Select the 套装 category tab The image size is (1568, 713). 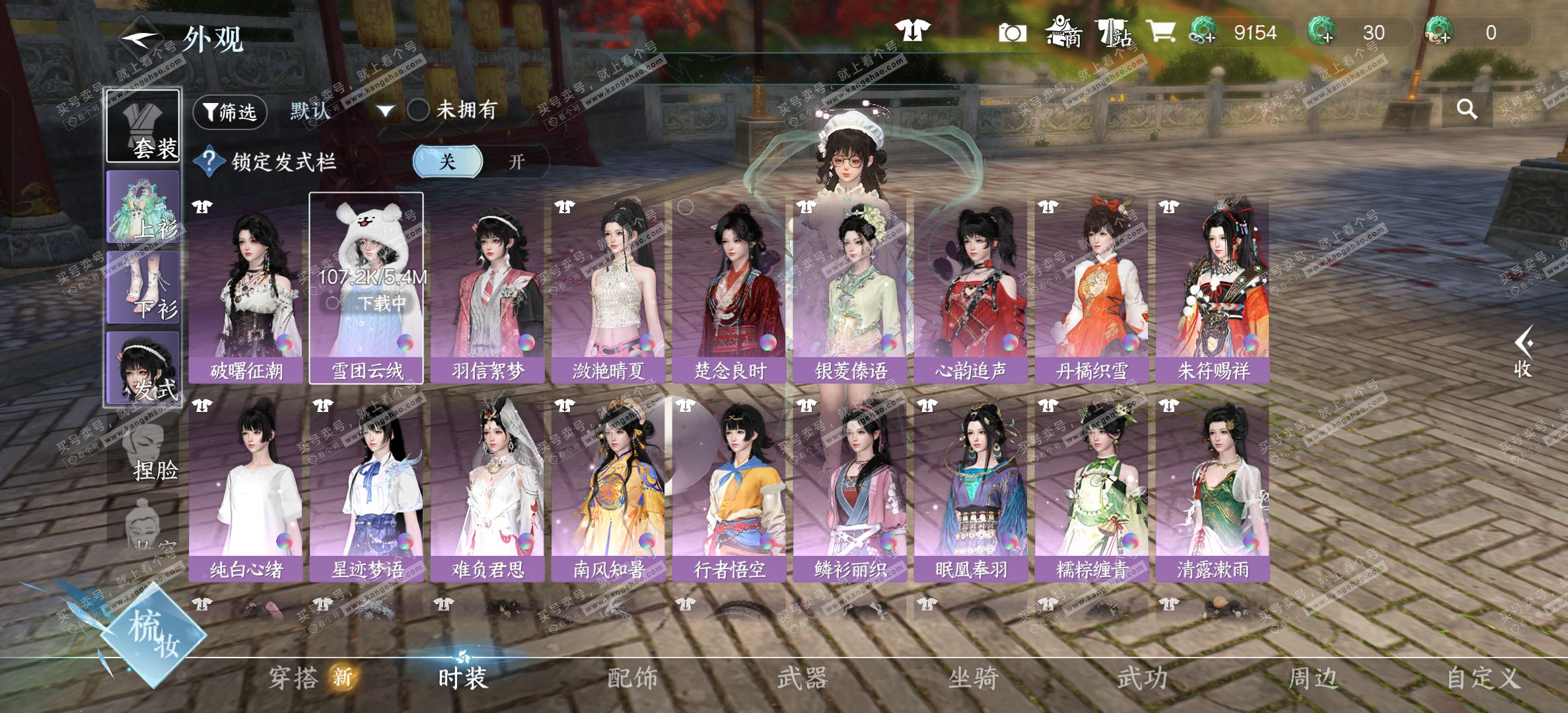coord(143,126)
